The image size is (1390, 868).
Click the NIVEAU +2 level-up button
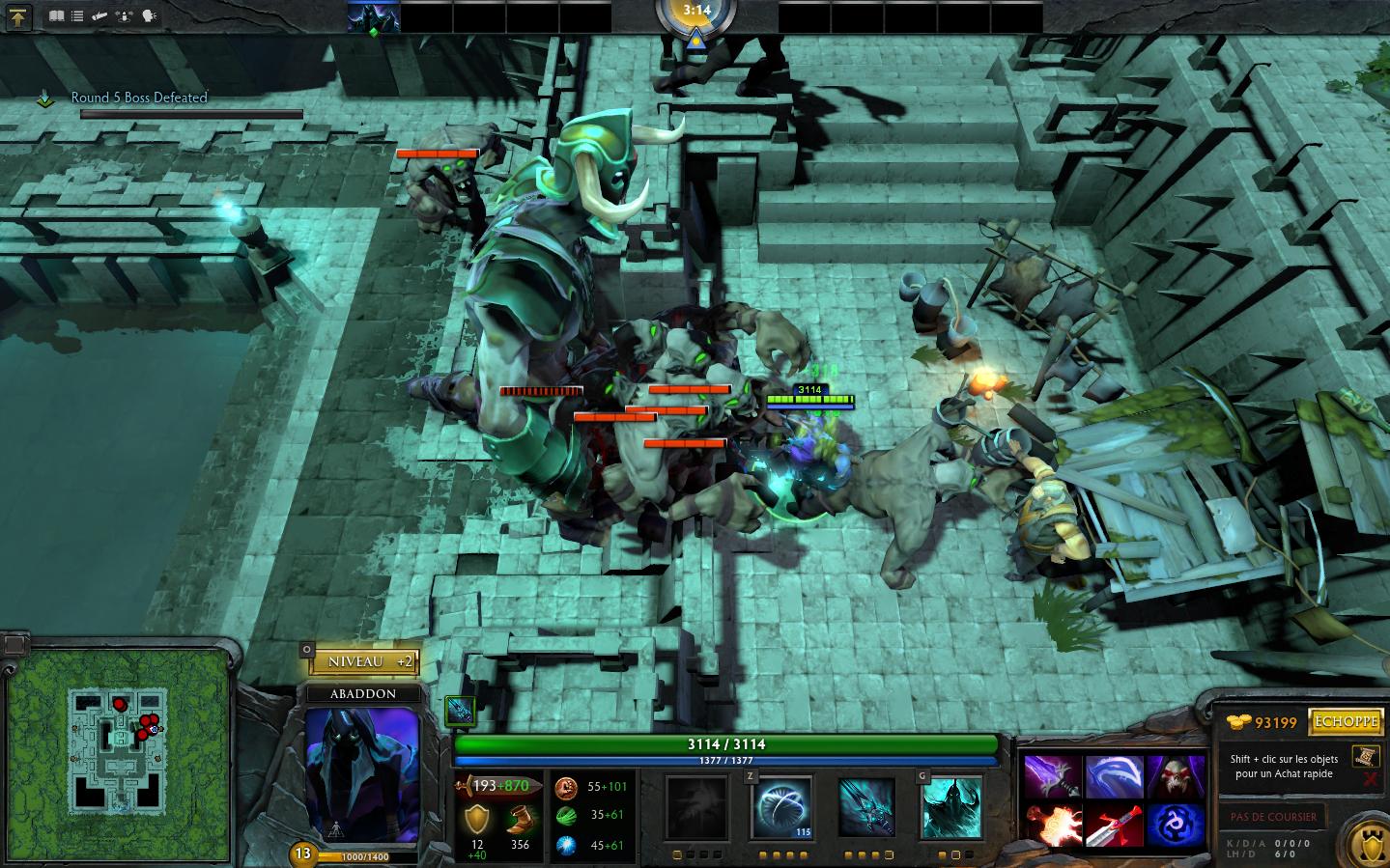(x=365, y=661)
